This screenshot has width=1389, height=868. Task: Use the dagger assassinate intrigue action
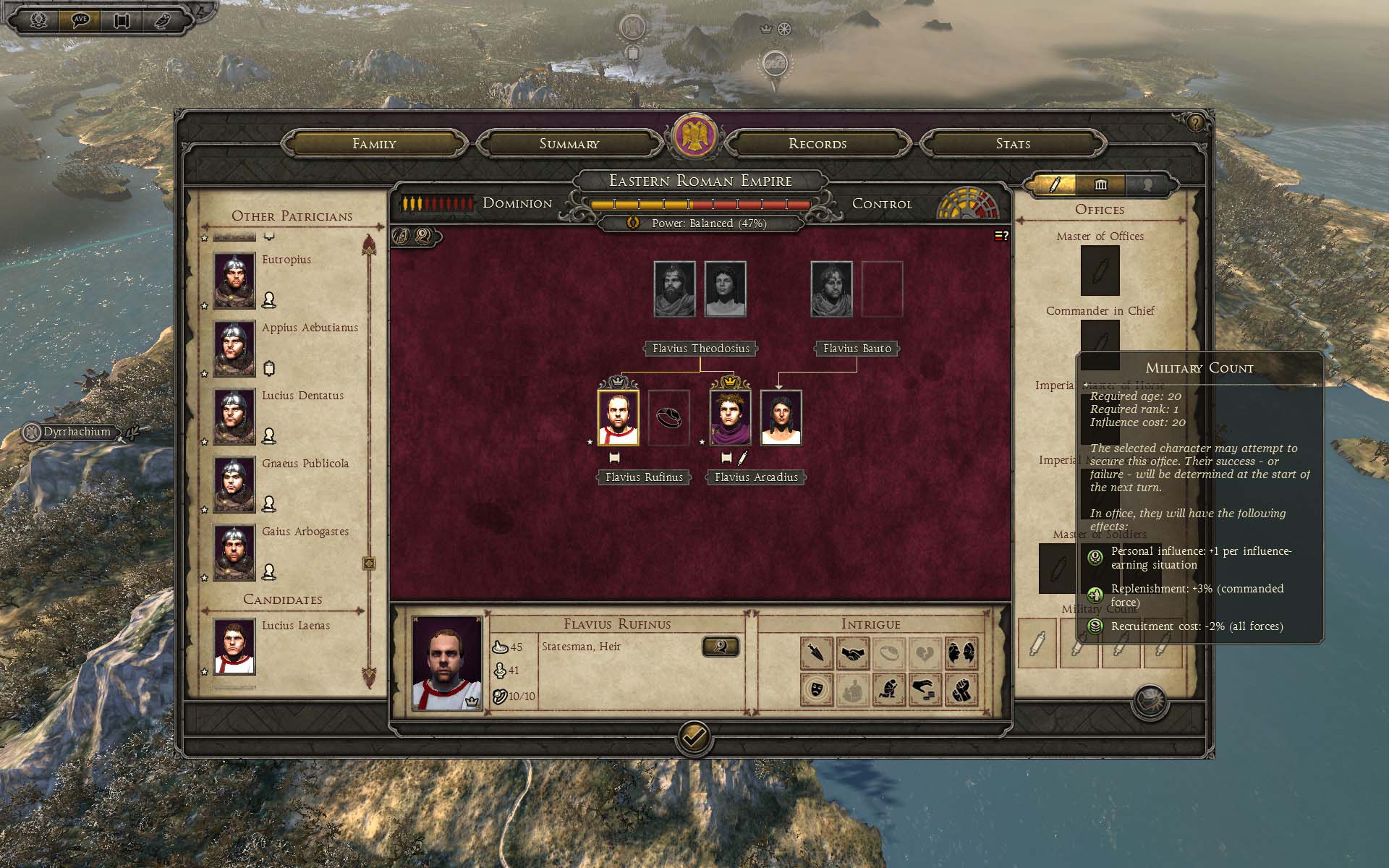(817, 654)
